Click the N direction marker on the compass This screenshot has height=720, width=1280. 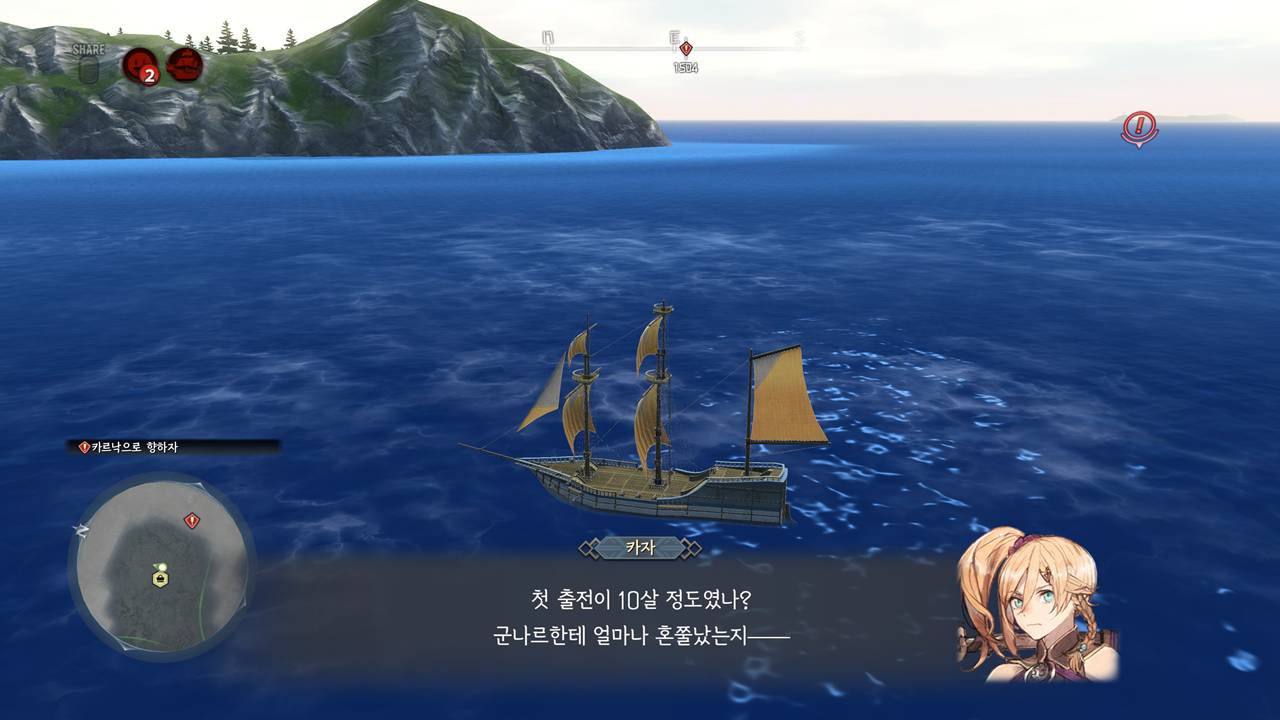546,38
